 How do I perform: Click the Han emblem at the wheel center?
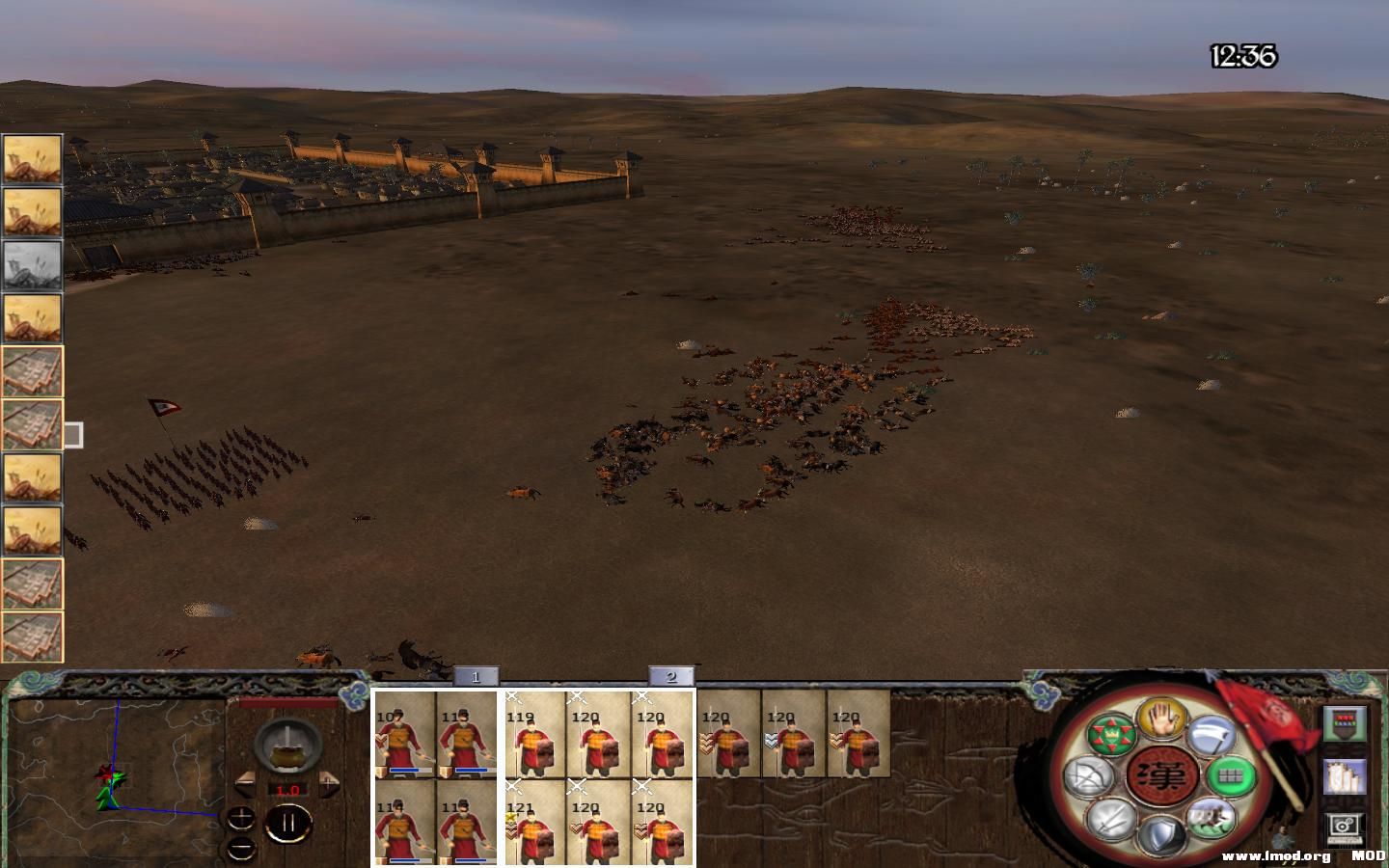(x=1162, y=776)
